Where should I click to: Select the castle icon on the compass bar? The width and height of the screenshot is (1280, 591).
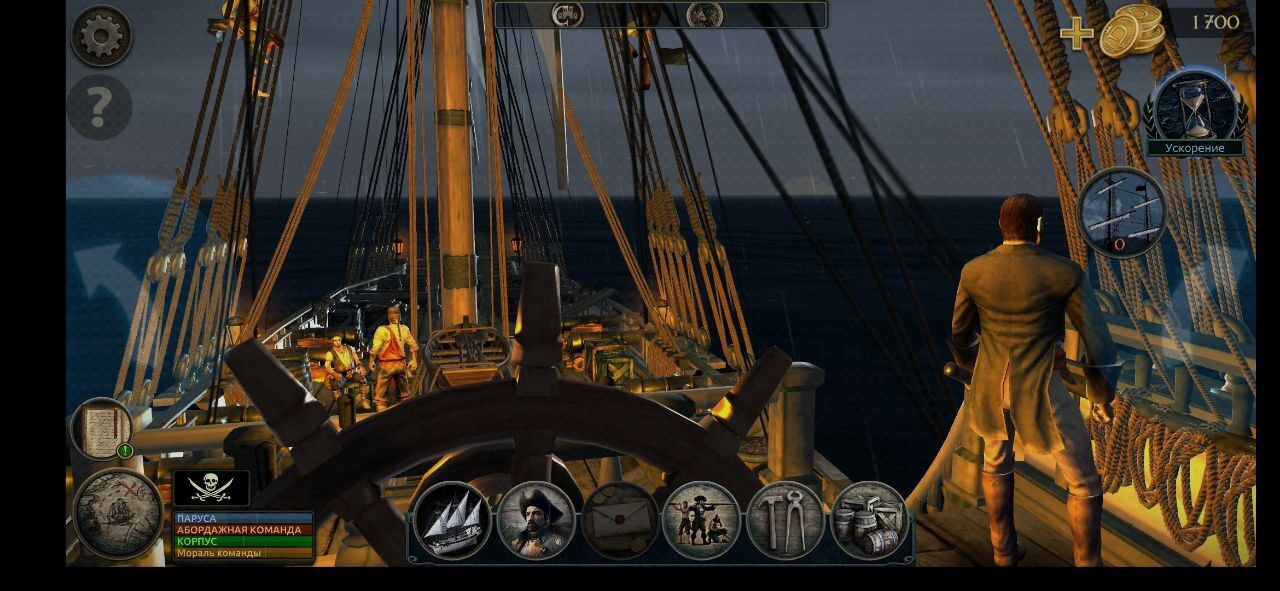pyautogui.click(x=567, y=14)
